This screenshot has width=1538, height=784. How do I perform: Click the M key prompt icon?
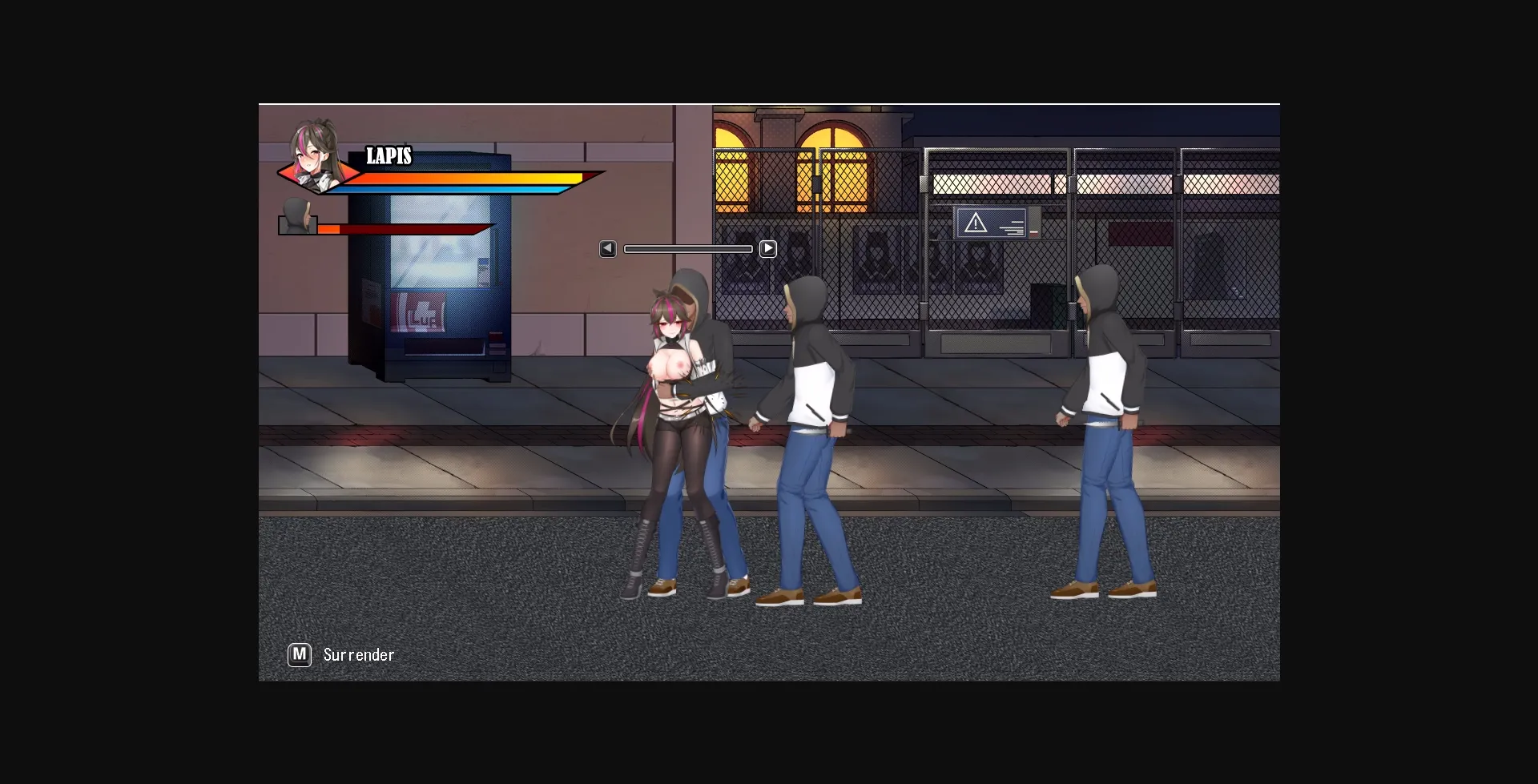click(x=300, y=654)
